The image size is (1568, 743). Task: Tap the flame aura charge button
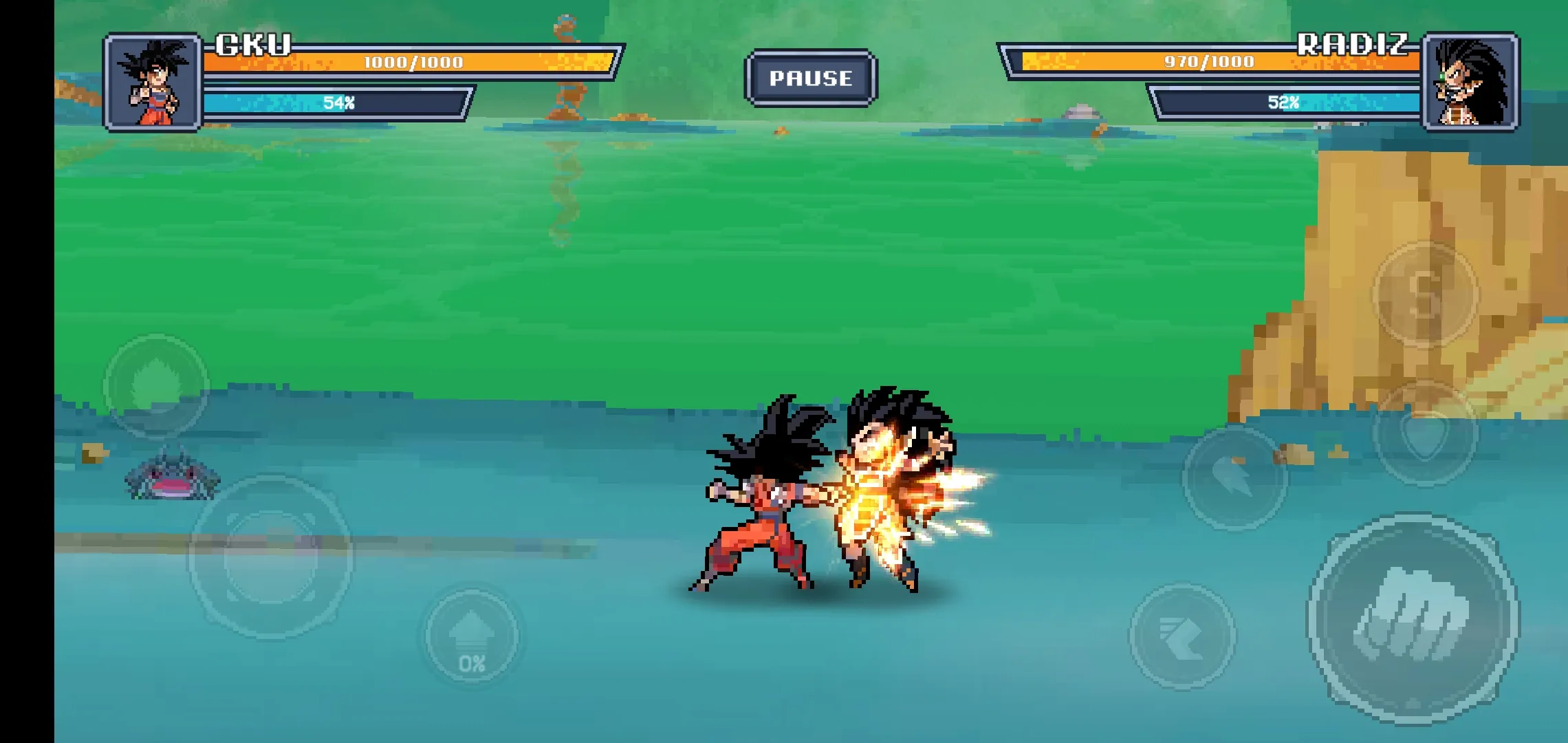(x=155, y=386)
